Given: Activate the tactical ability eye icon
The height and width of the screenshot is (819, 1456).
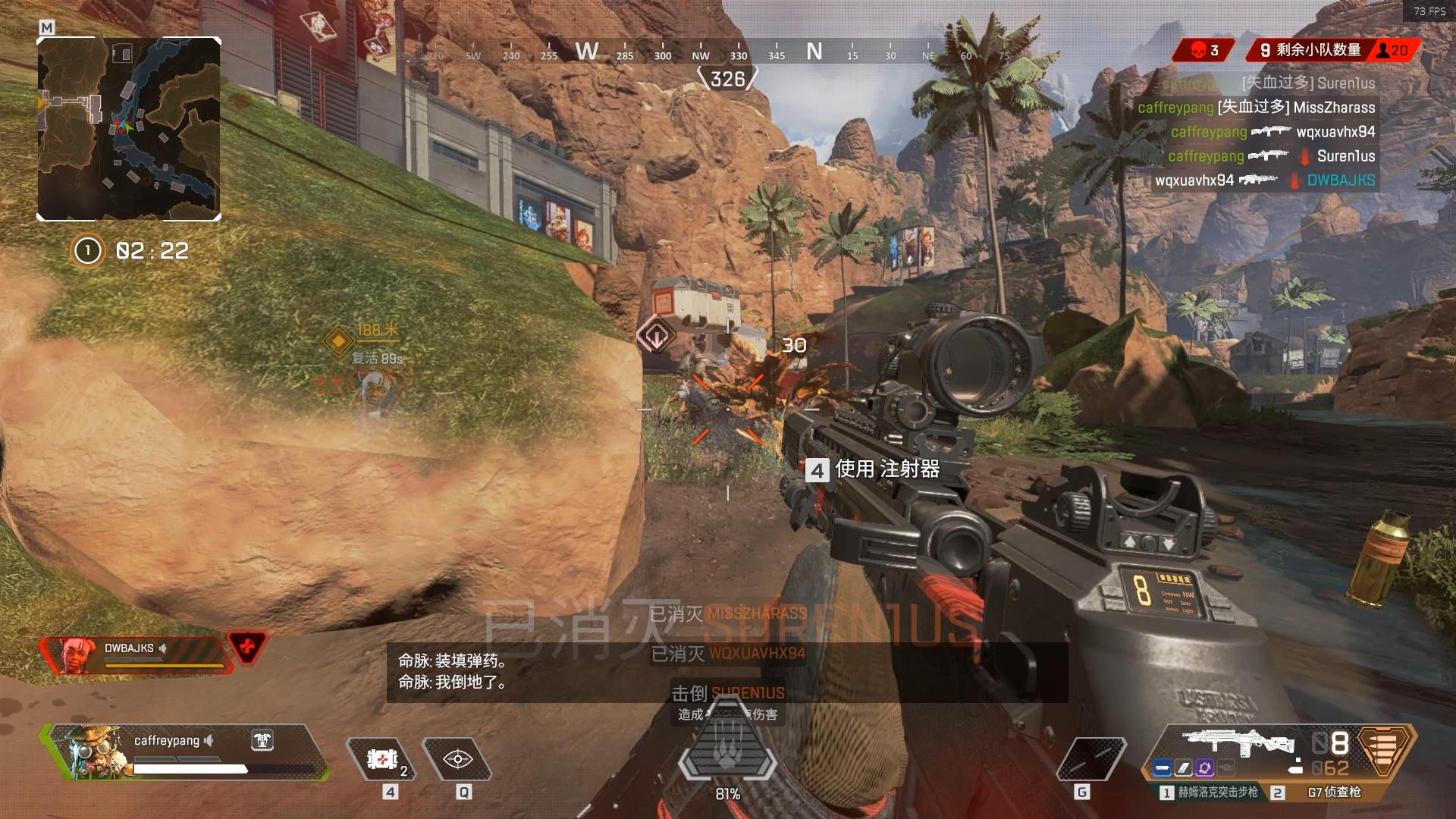Looking at the screenshot, I should (x=458, y=759).
